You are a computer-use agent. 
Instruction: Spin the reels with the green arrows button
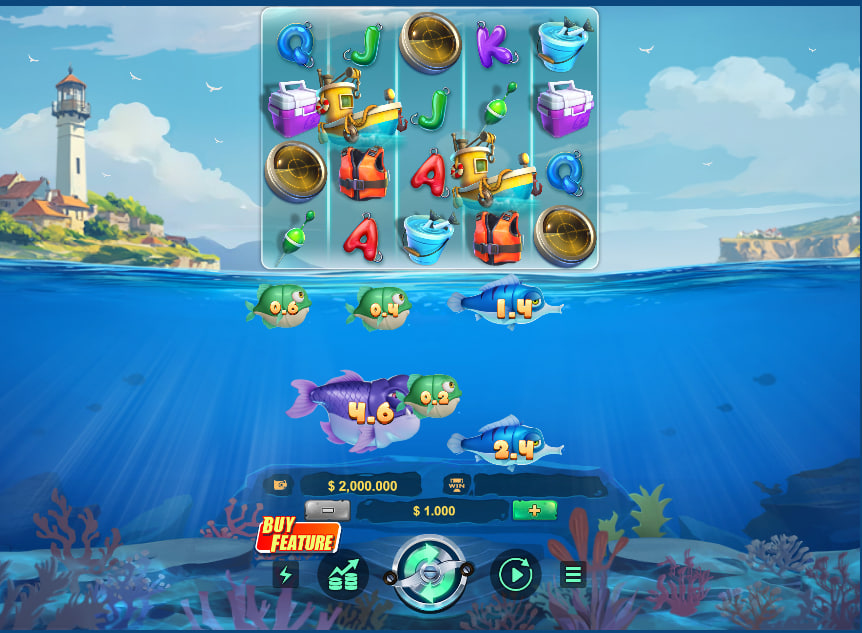coord(428,573)
